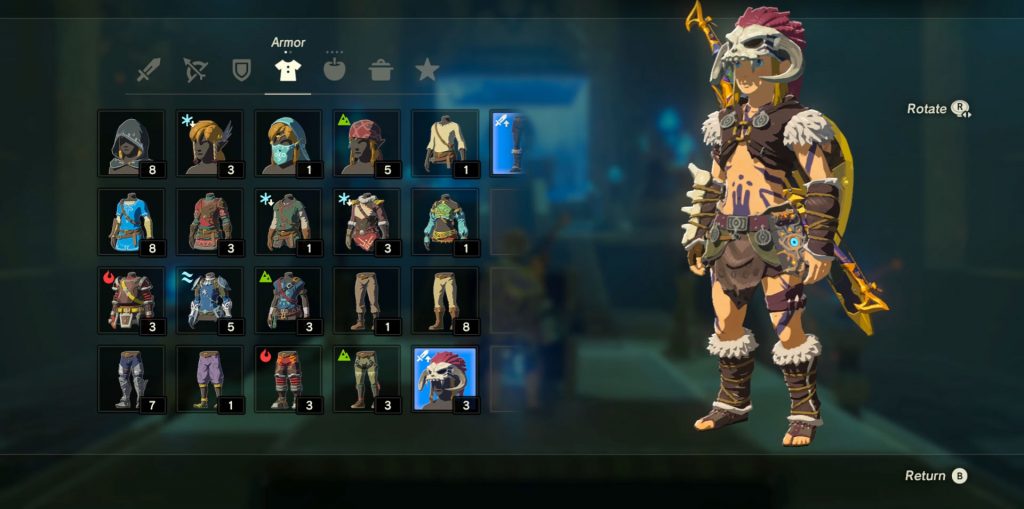Pick the steel soldier's greaves
Image resolution: width=1024 pixels, height=509 pixels.
click(x=131, y=378)
